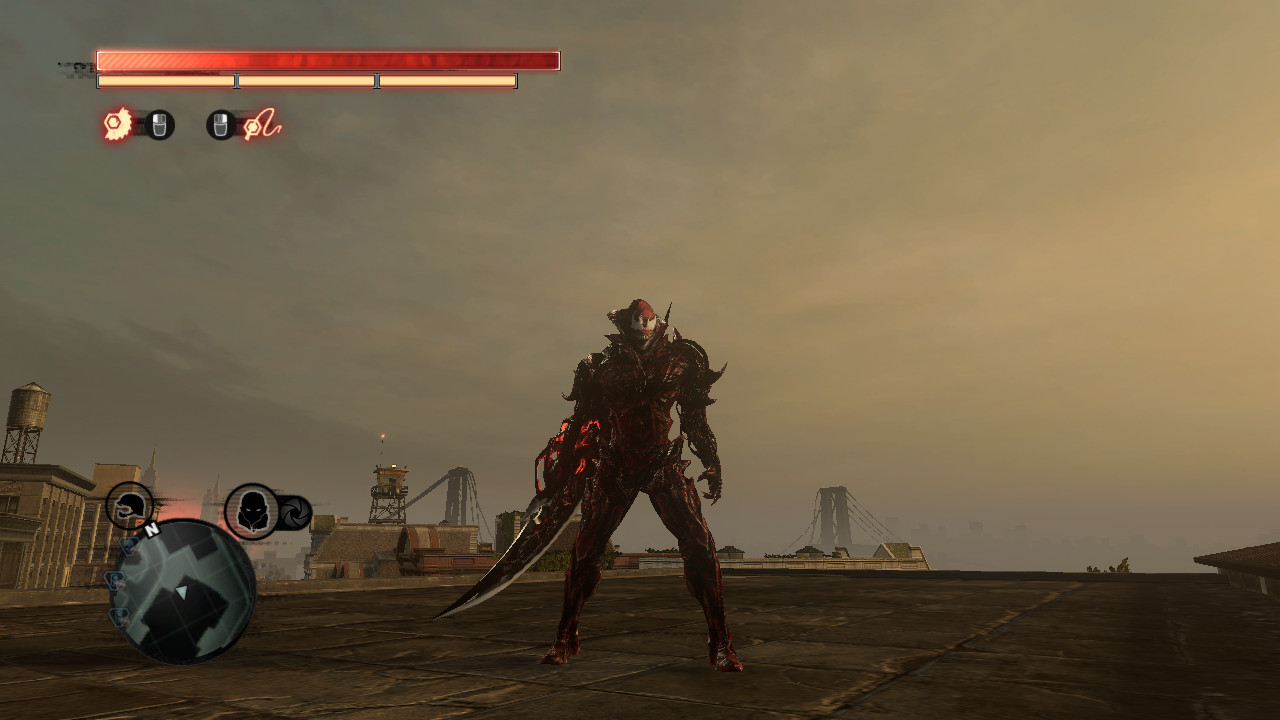Select the blade attack power icon
The height and width of the screenshot is (720, 1280).
pos(117,125)
